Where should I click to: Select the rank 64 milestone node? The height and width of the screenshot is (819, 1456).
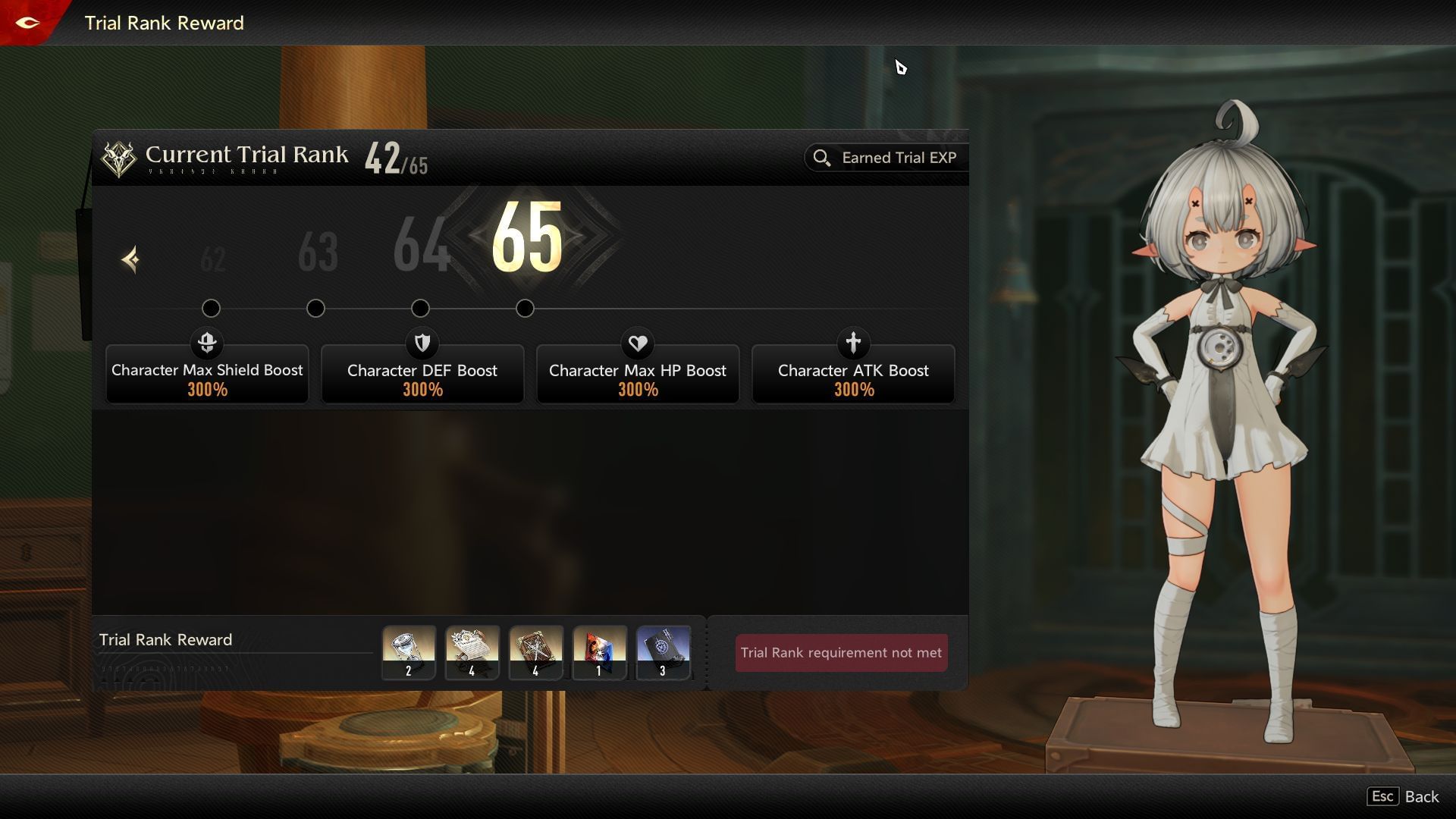[421, 309]
